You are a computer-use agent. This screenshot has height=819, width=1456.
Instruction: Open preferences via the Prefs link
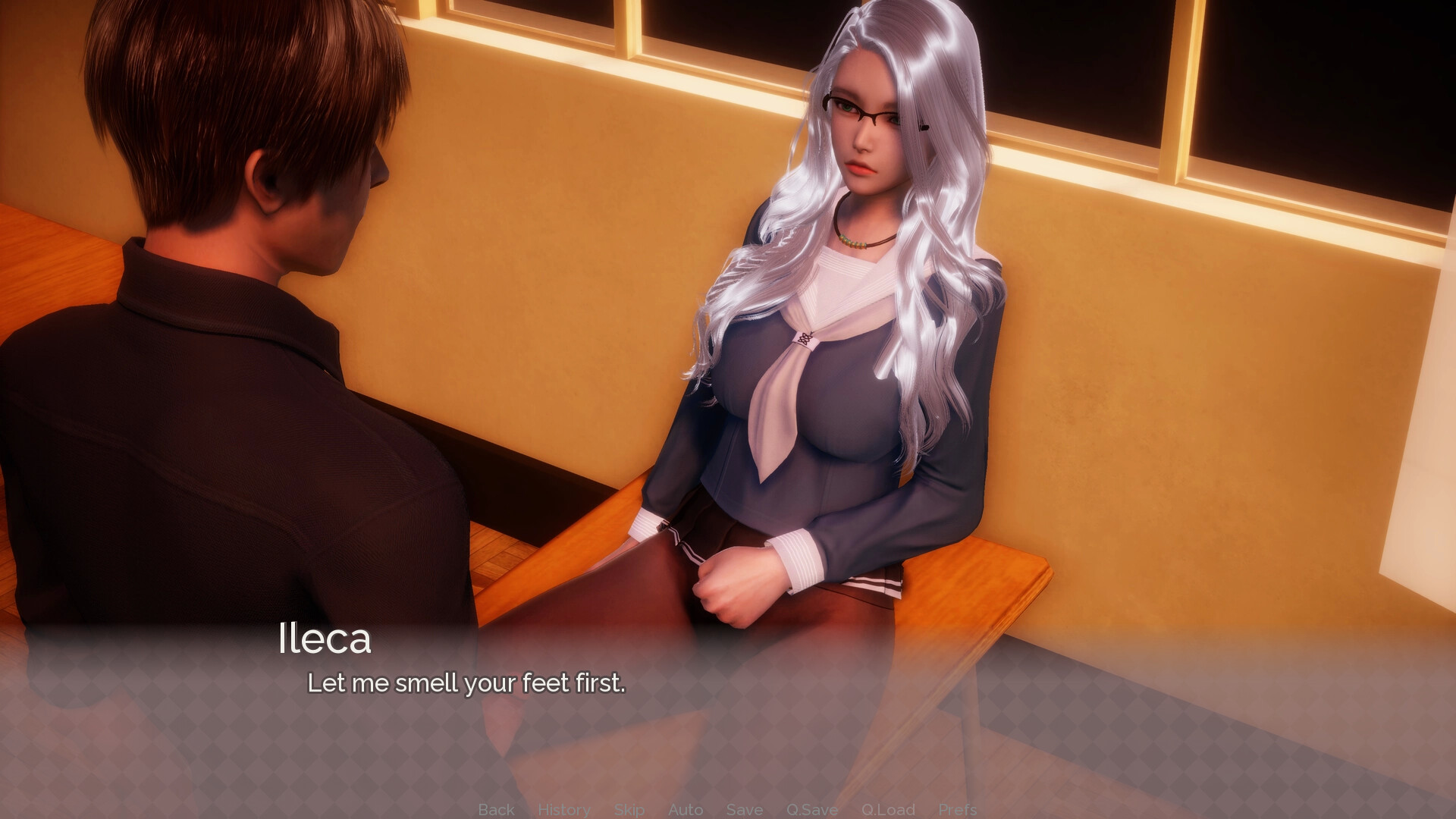pos(958,809)
